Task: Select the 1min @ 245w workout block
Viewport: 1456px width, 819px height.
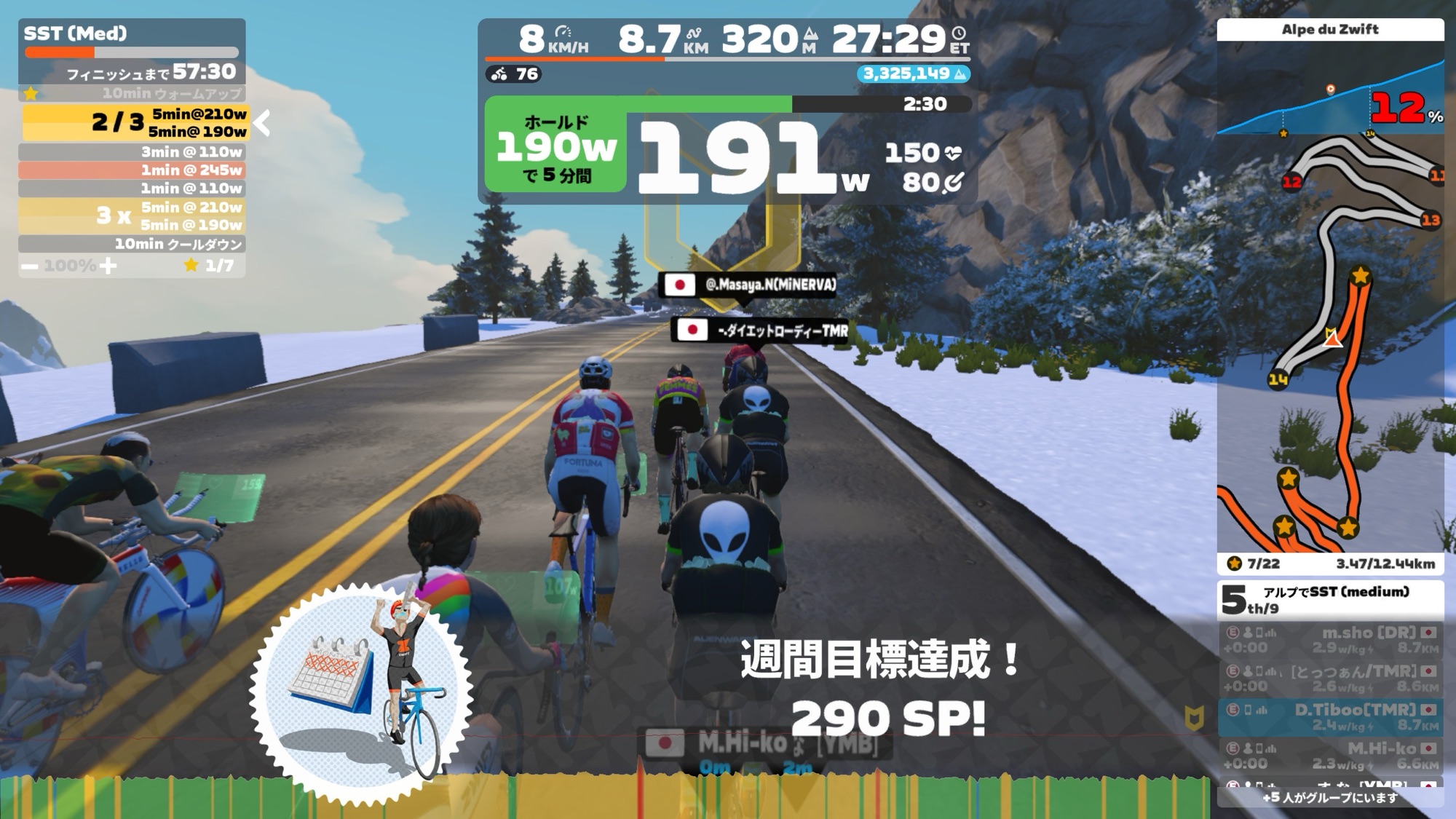Action: tap(132, 170)
